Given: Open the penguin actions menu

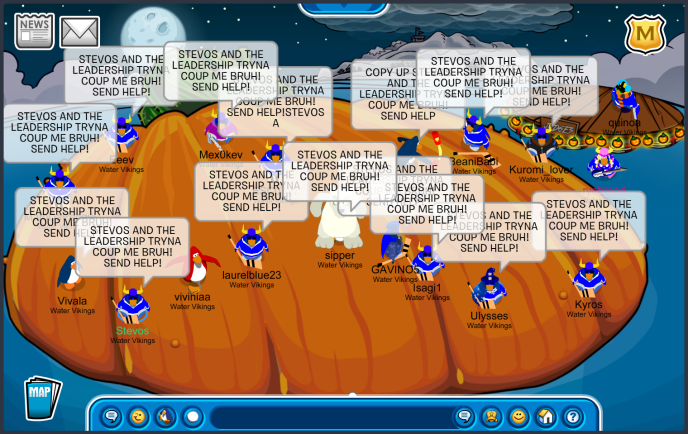Looking at the screenshot, I should (x=166, y=416).
